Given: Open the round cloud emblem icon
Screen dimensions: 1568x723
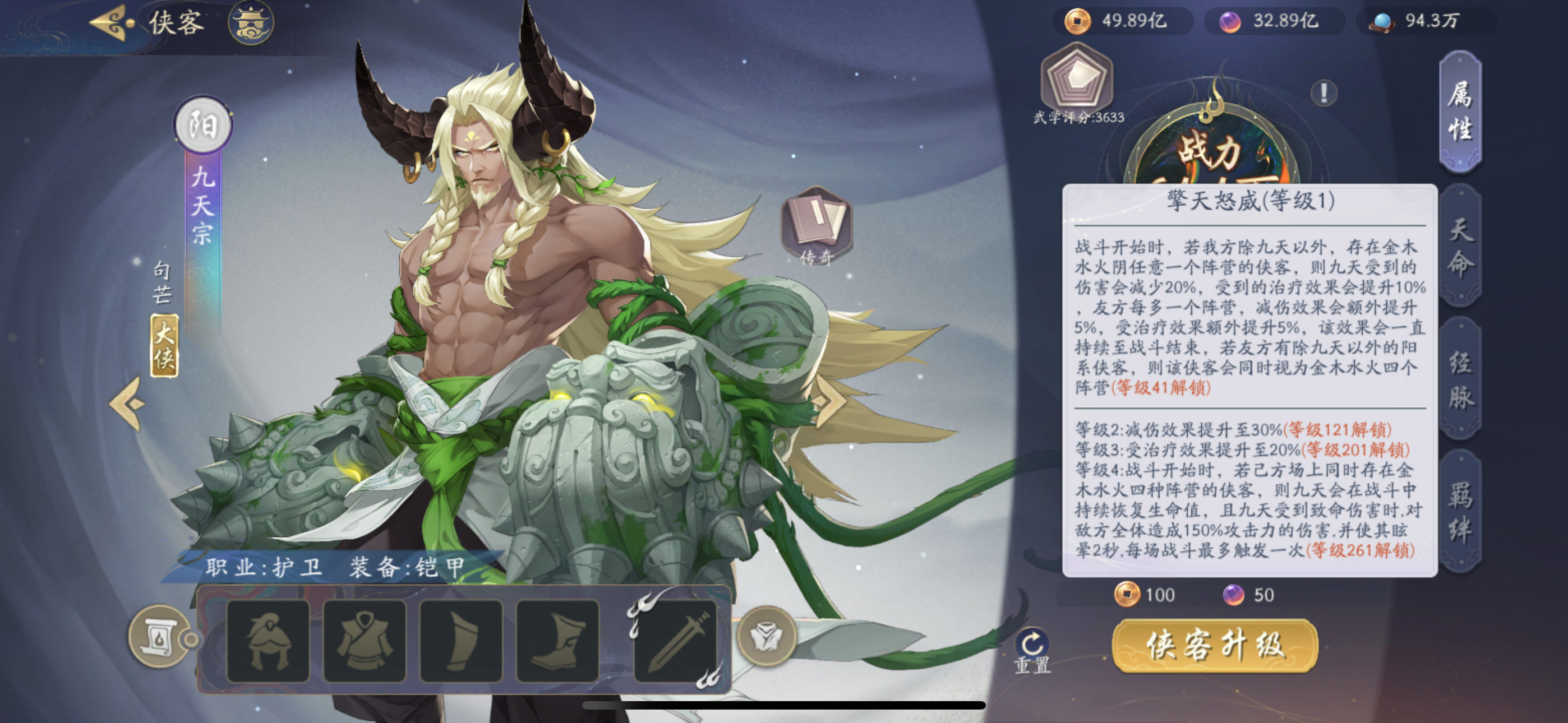Looking at the screenshot, I should tap(251, 23).
